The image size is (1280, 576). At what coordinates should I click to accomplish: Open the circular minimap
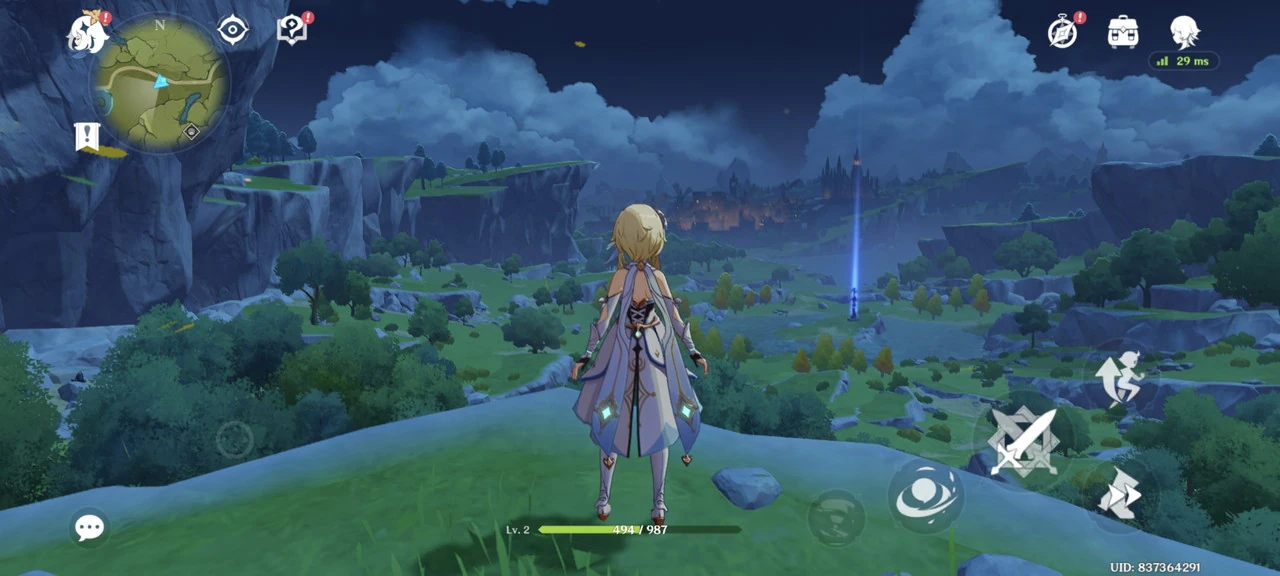click(161, 84)
